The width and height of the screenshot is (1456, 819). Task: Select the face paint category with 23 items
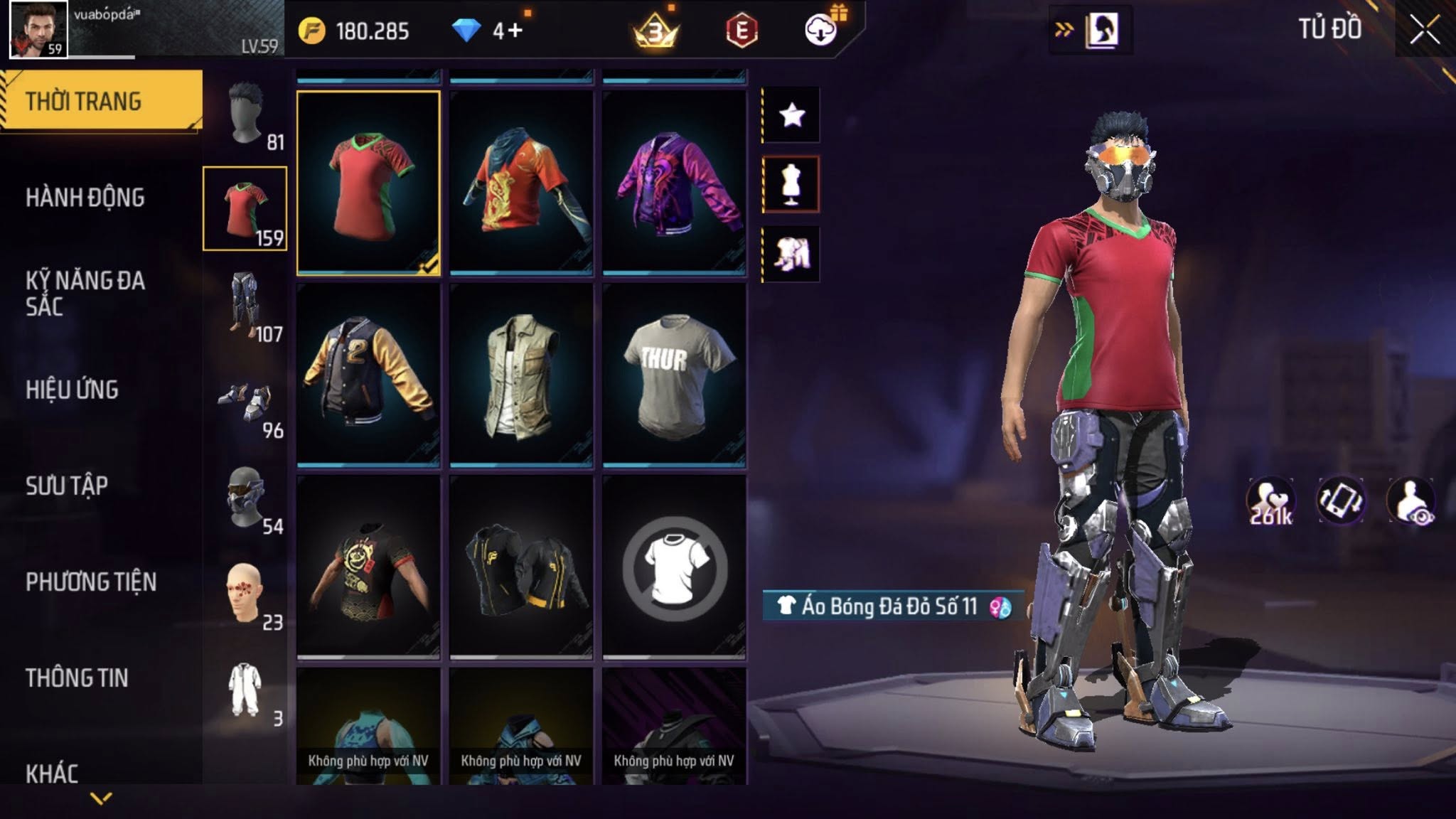(245, 594)
